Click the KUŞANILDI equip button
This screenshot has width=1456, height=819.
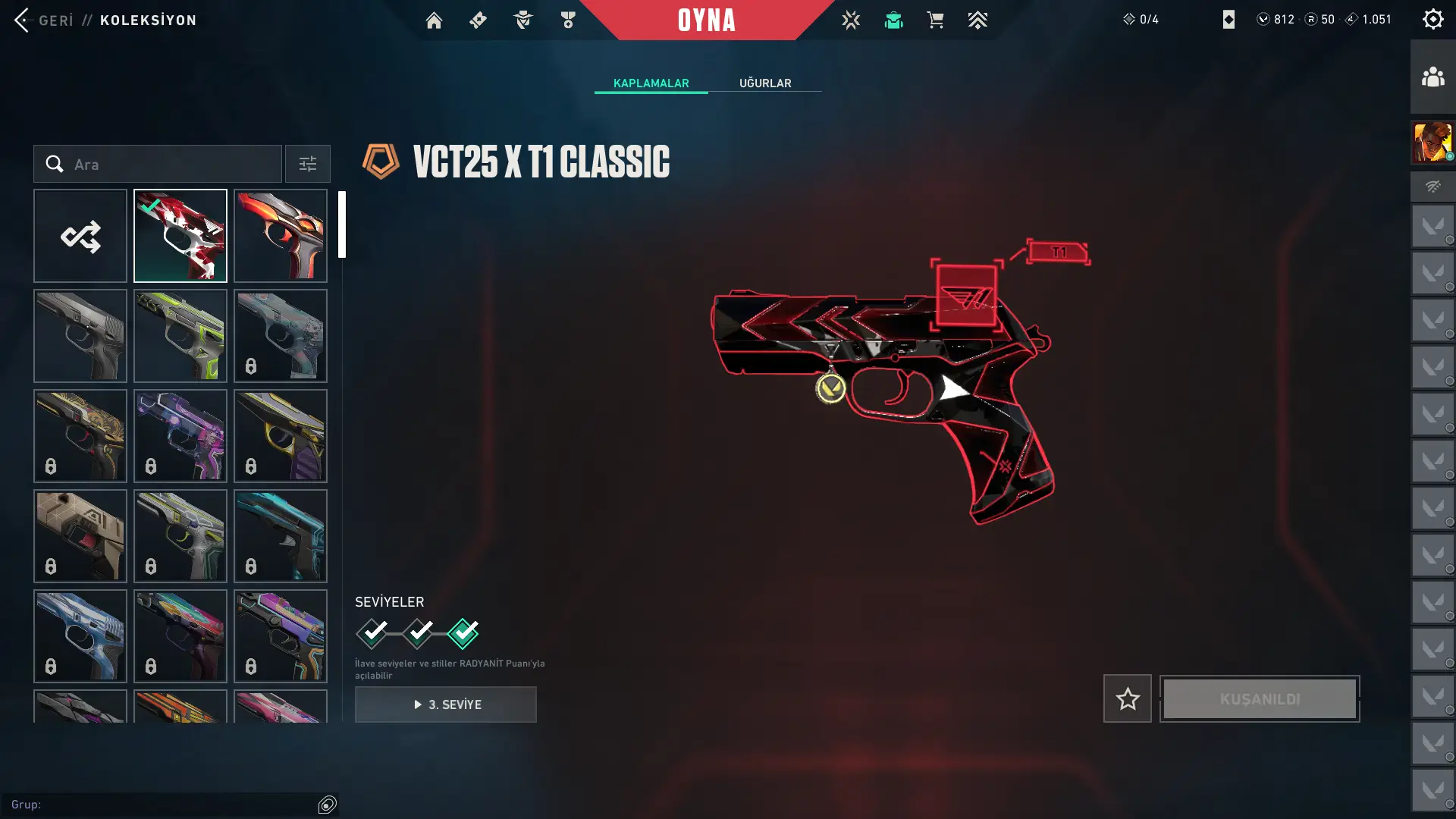(1260, 698)
